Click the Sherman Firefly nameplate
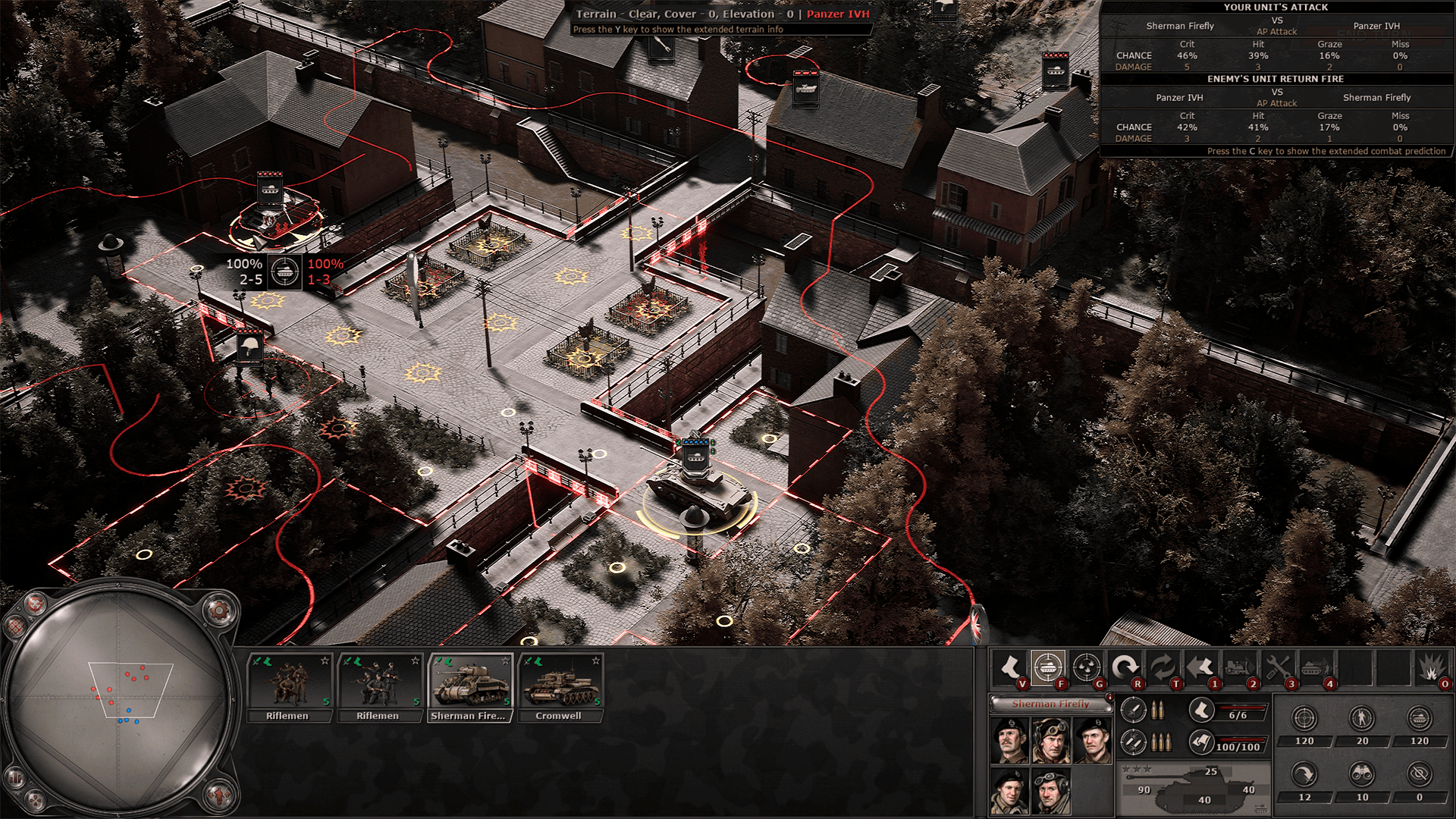The image size is (1456, 819). [1051, 704]
